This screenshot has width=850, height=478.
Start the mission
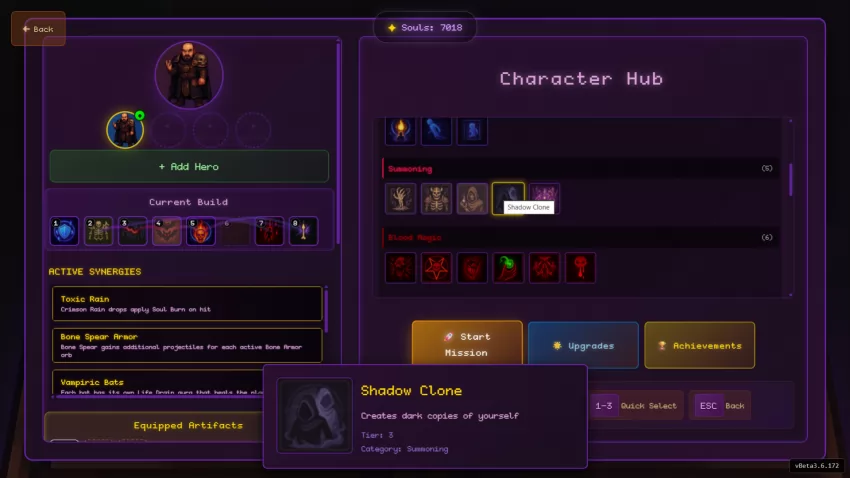466,345
